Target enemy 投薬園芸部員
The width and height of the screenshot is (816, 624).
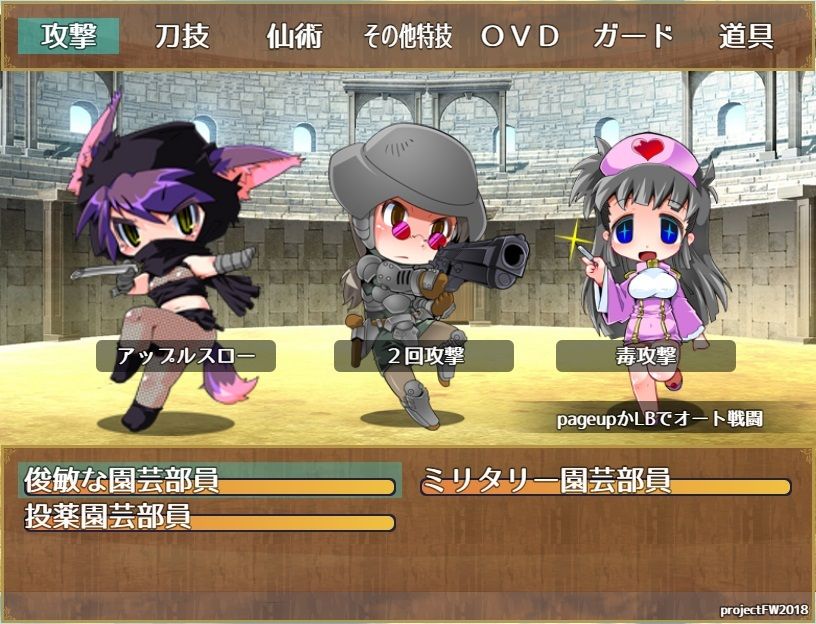click(x=210, y=517)
